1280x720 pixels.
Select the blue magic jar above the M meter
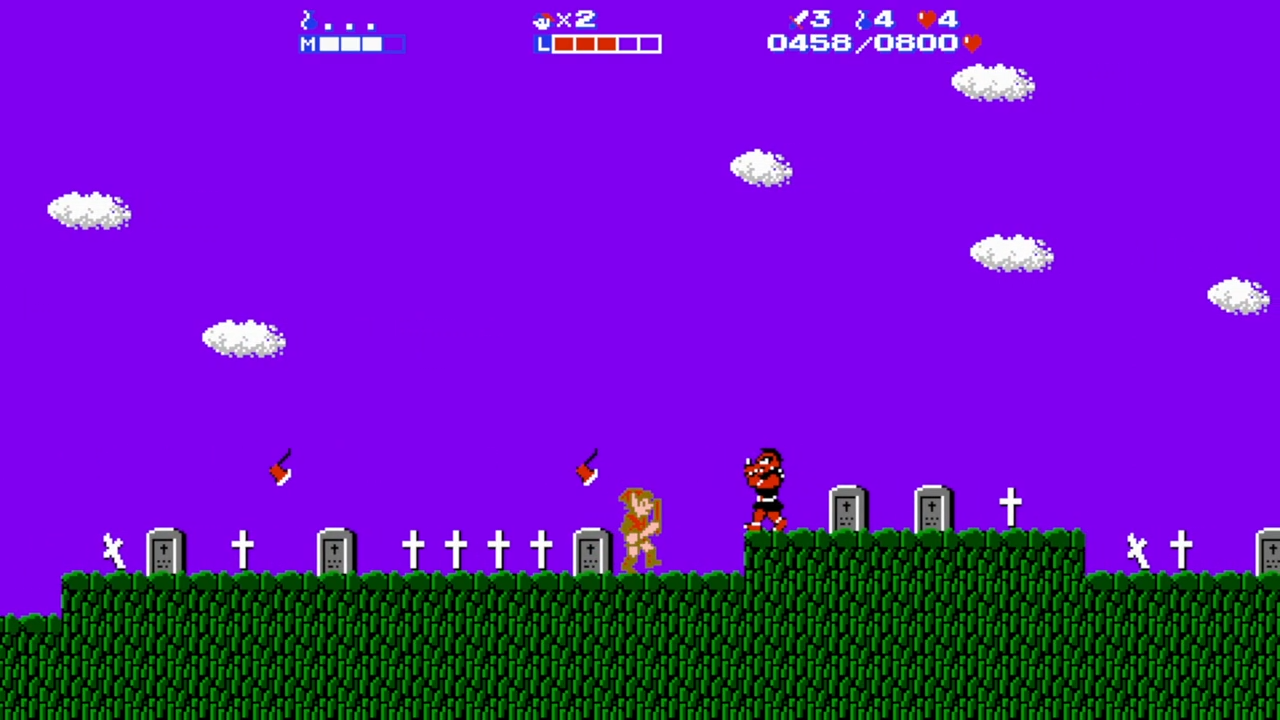[308, 19]
